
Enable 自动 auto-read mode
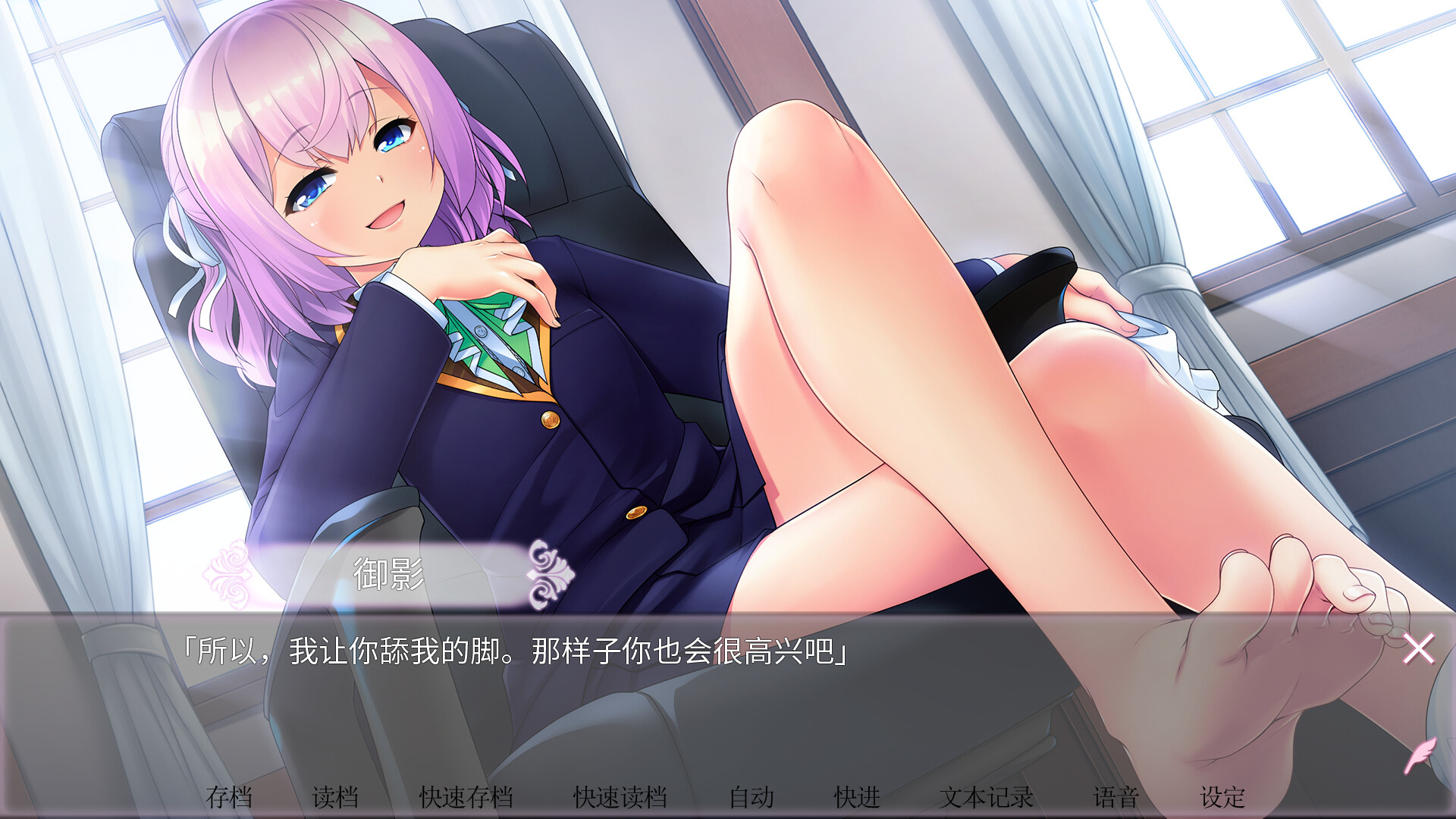(752, 797)
